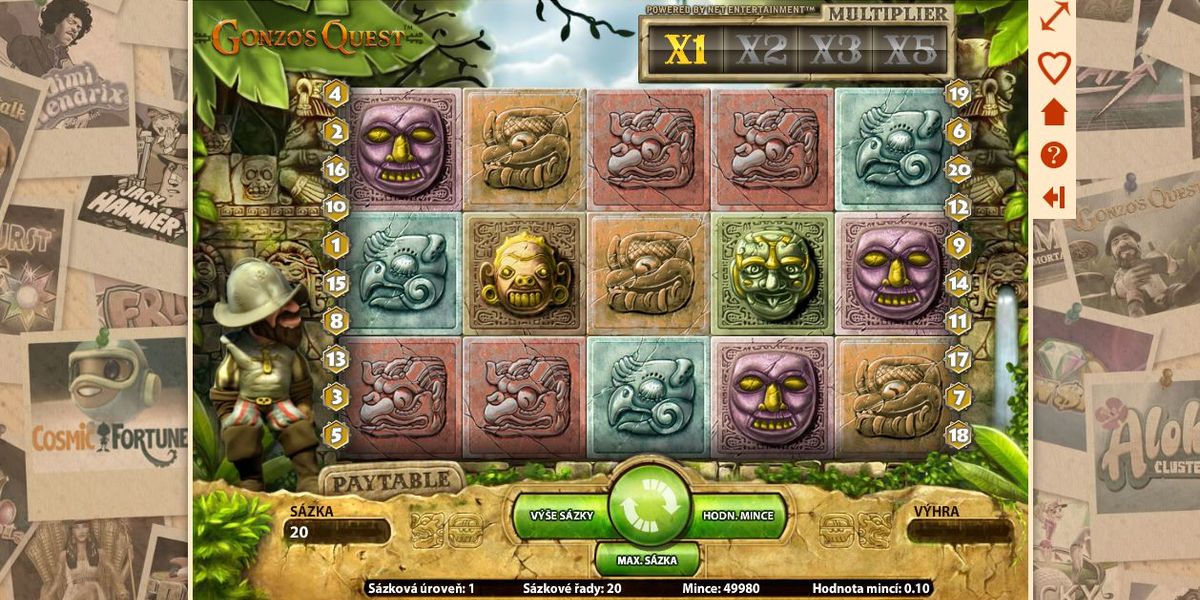Screen dimensions: 1200x600
Task: Select payline number 4 marker
Action: tap(335, 95)
